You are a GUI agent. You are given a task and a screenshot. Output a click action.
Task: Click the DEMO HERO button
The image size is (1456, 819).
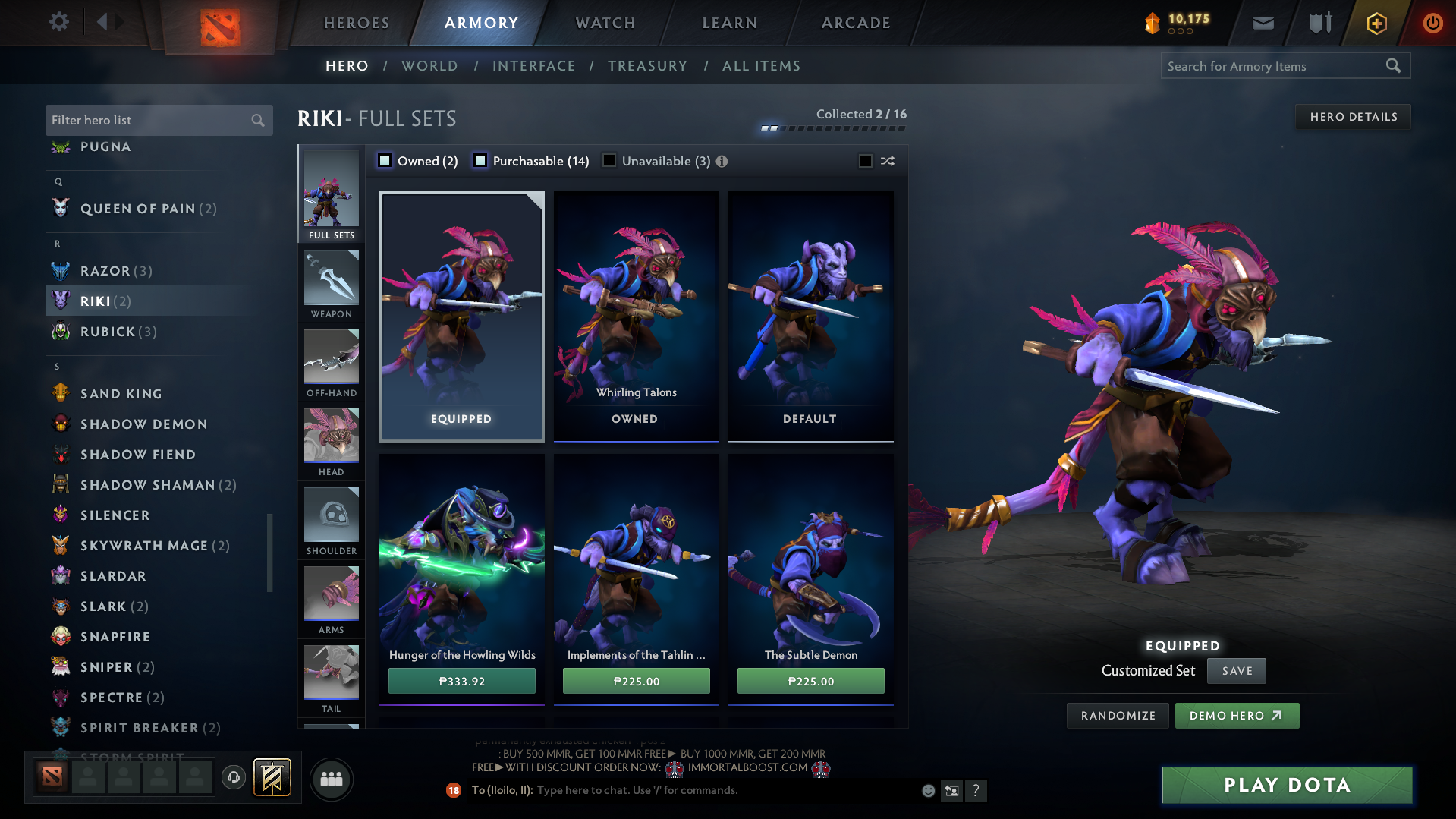pos(1236,715)
